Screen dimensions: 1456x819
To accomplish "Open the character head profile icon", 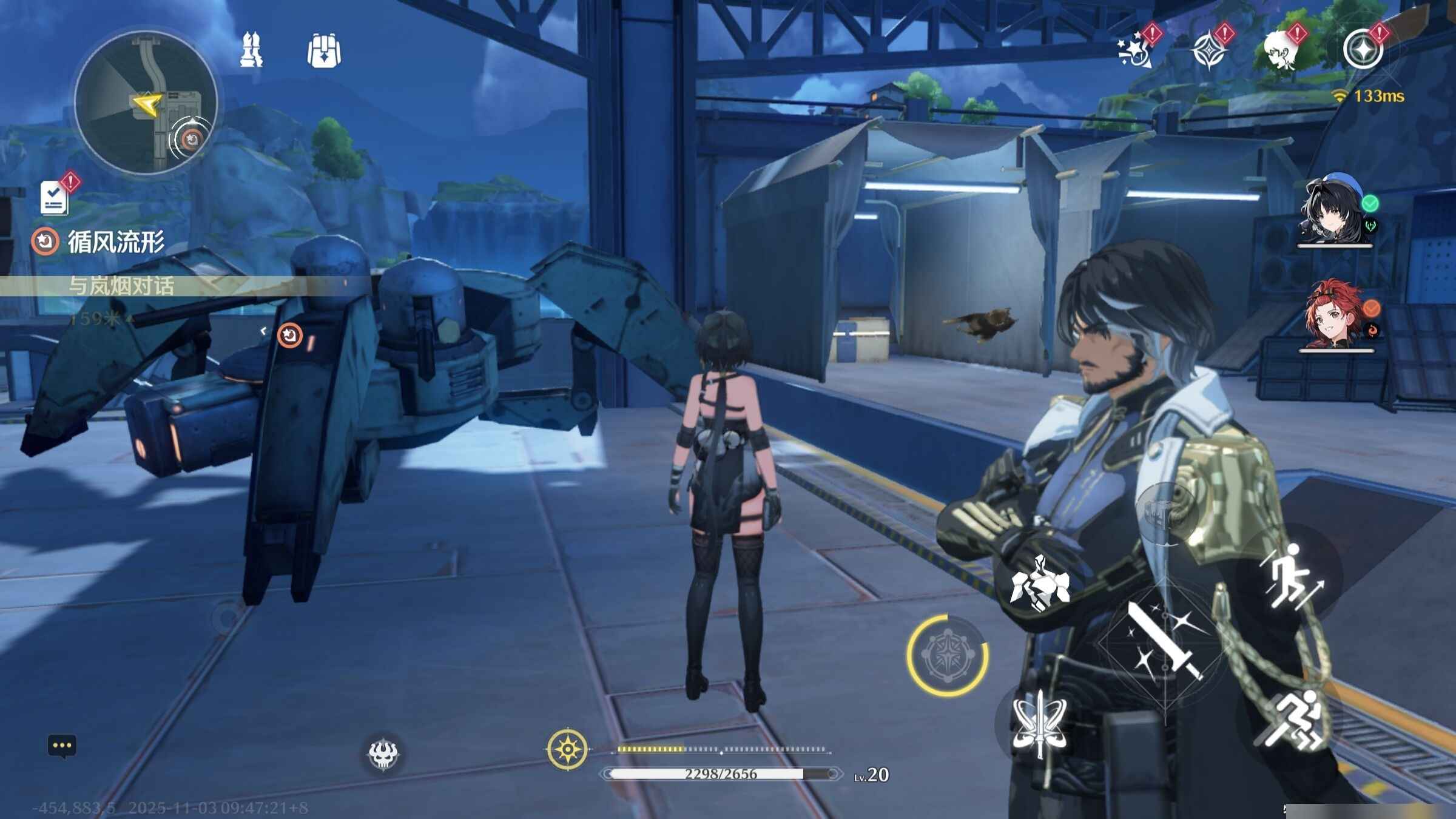I will click(1281, 50).
